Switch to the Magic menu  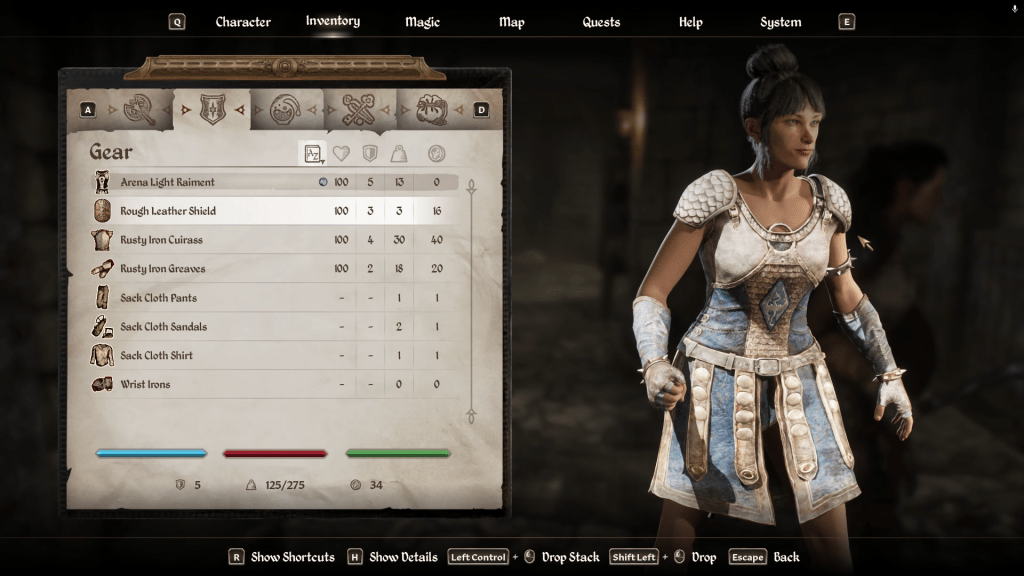click(422, 22)
